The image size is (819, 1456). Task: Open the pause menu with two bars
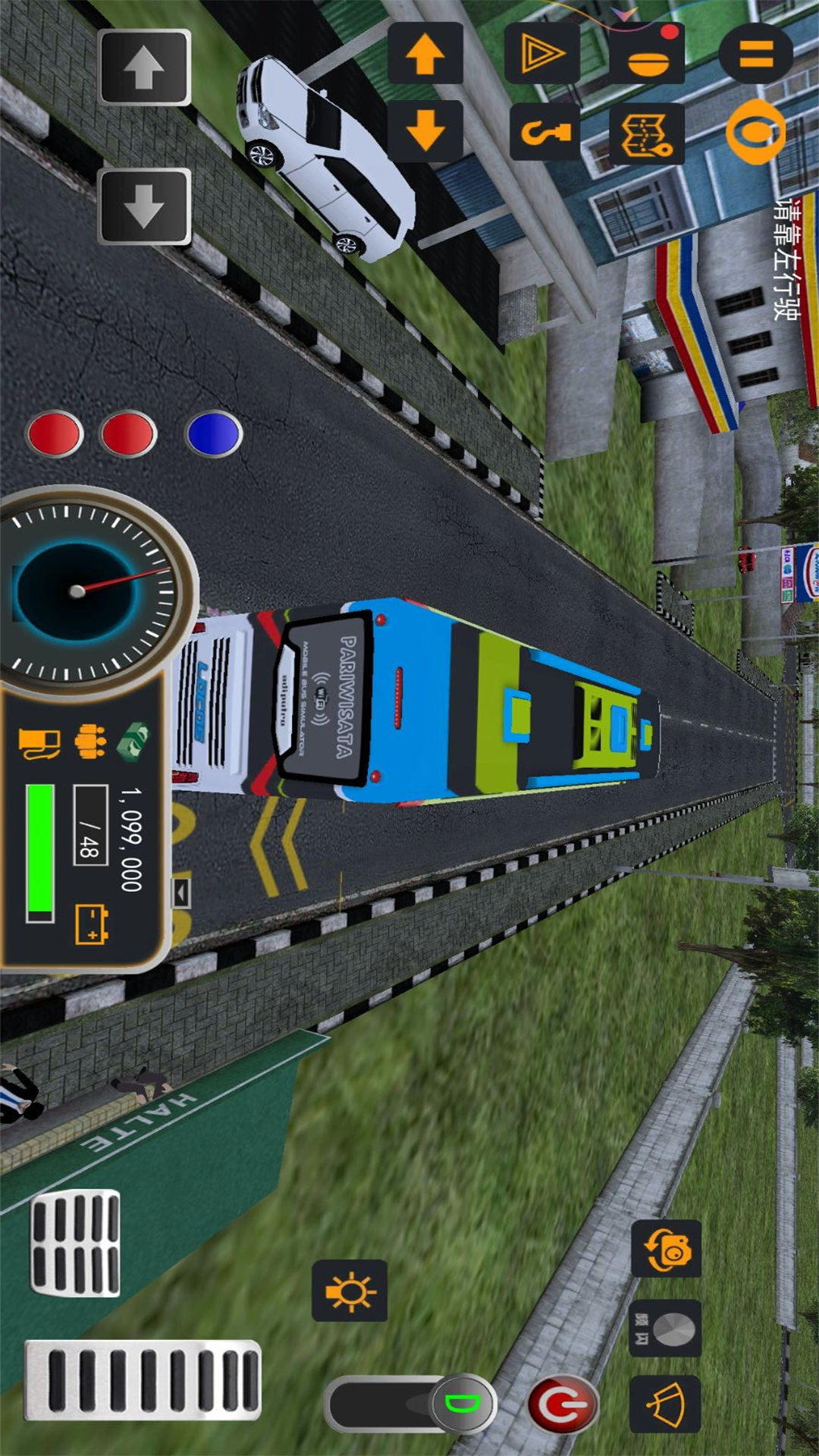pos(755,53)
